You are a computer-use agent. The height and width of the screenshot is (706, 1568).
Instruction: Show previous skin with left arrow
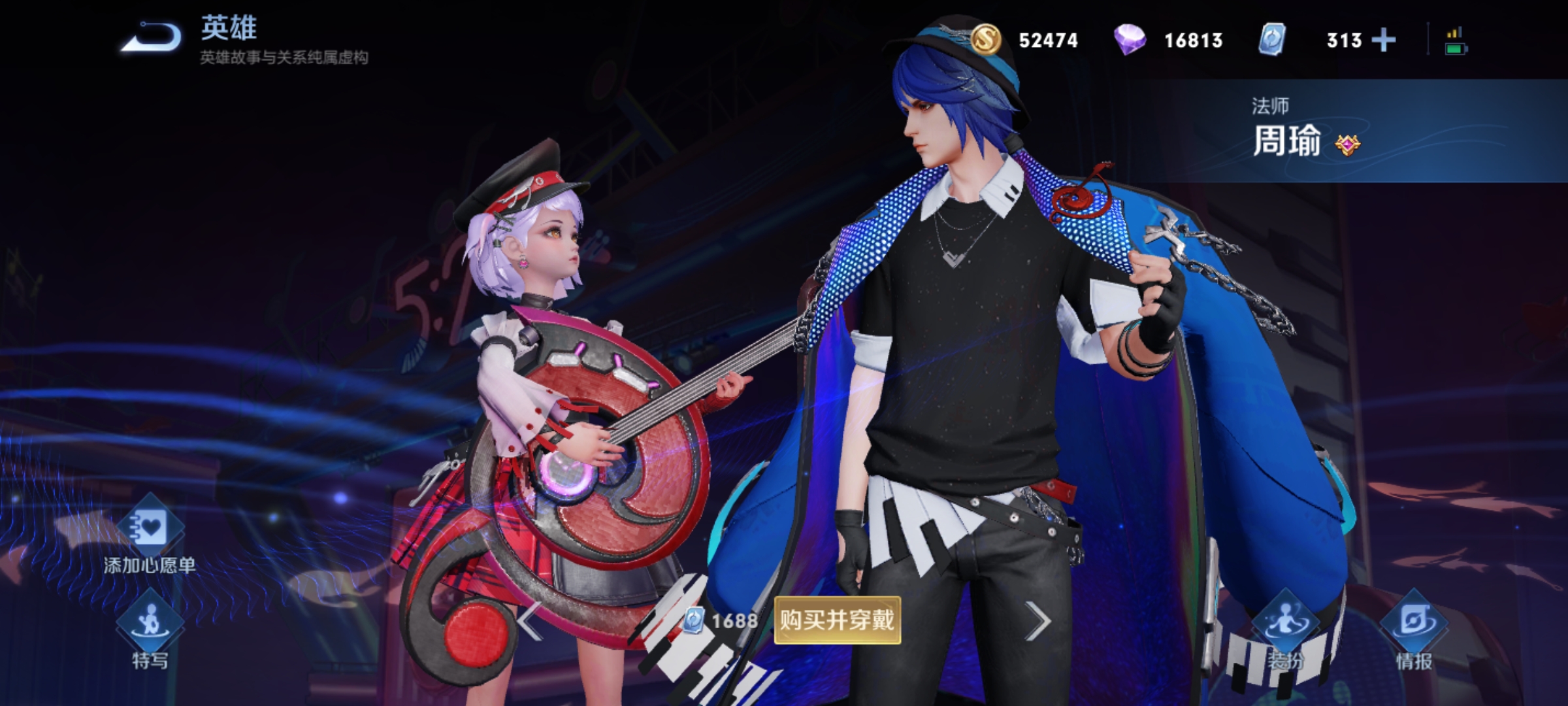point(531,621)
